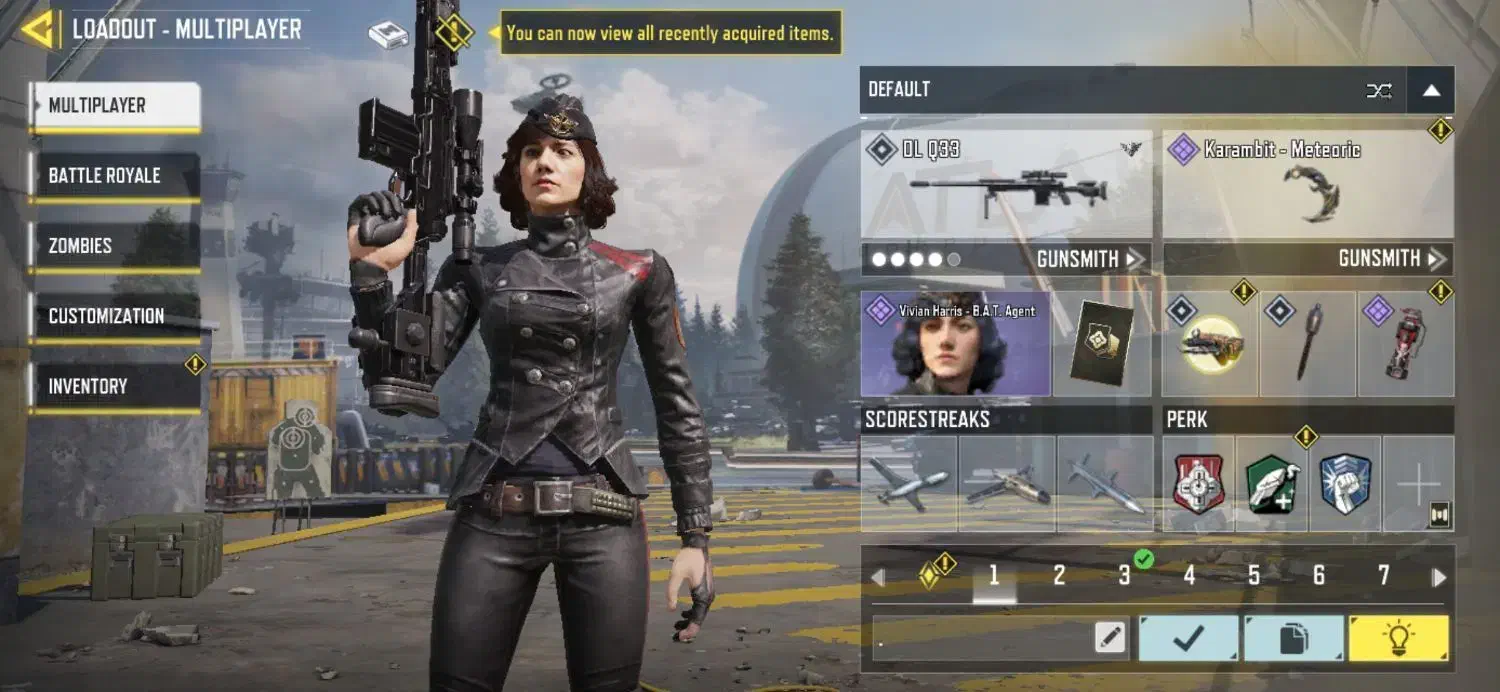Show the Inventory tab
Image resolution: width=1500 pixels, height=692 pixels.
pyautogui.click(x=115, y=386)
